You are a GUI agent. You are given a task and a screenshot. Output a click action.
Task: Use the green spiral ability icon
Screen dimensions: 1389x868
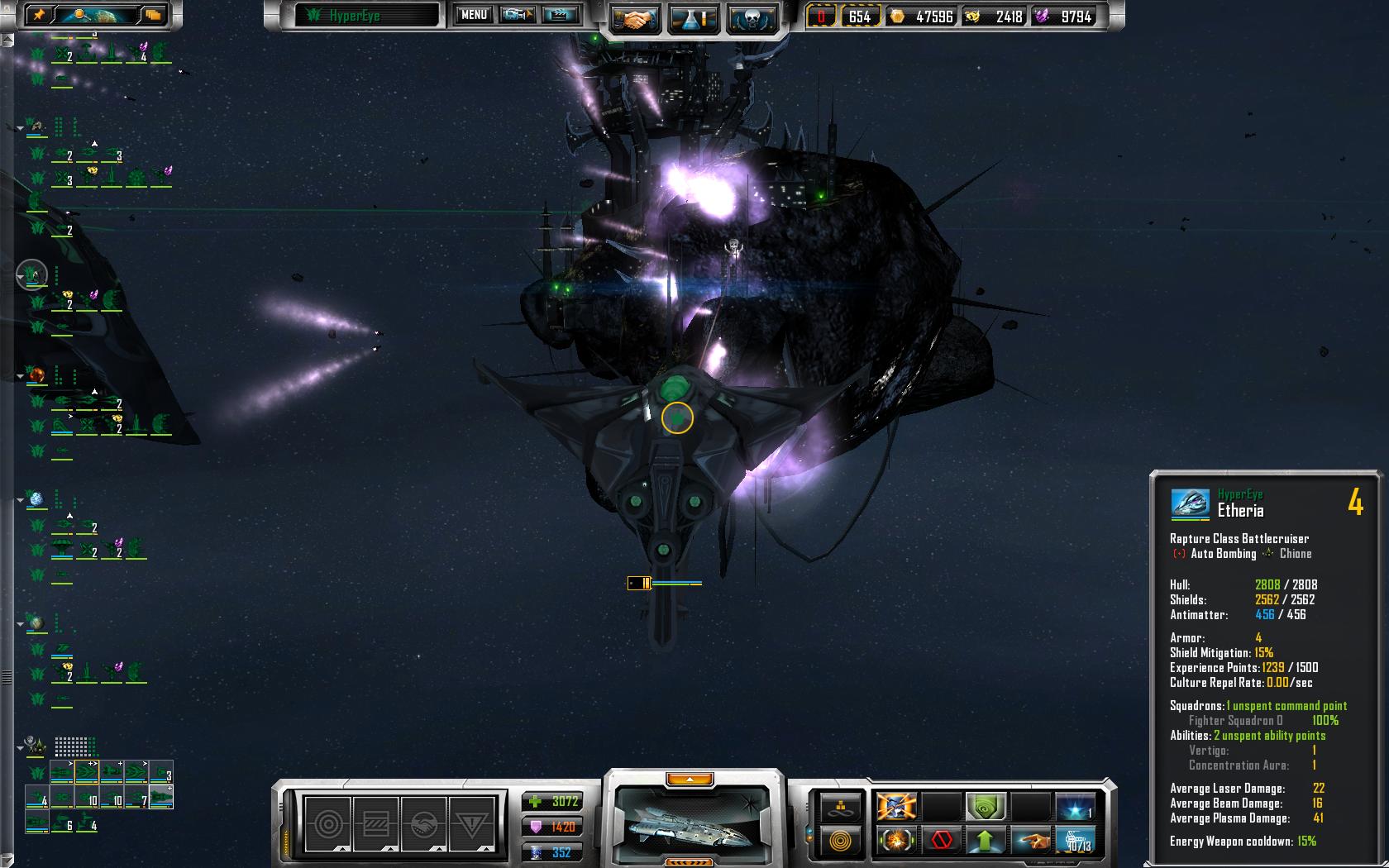[x=985, y=805]
